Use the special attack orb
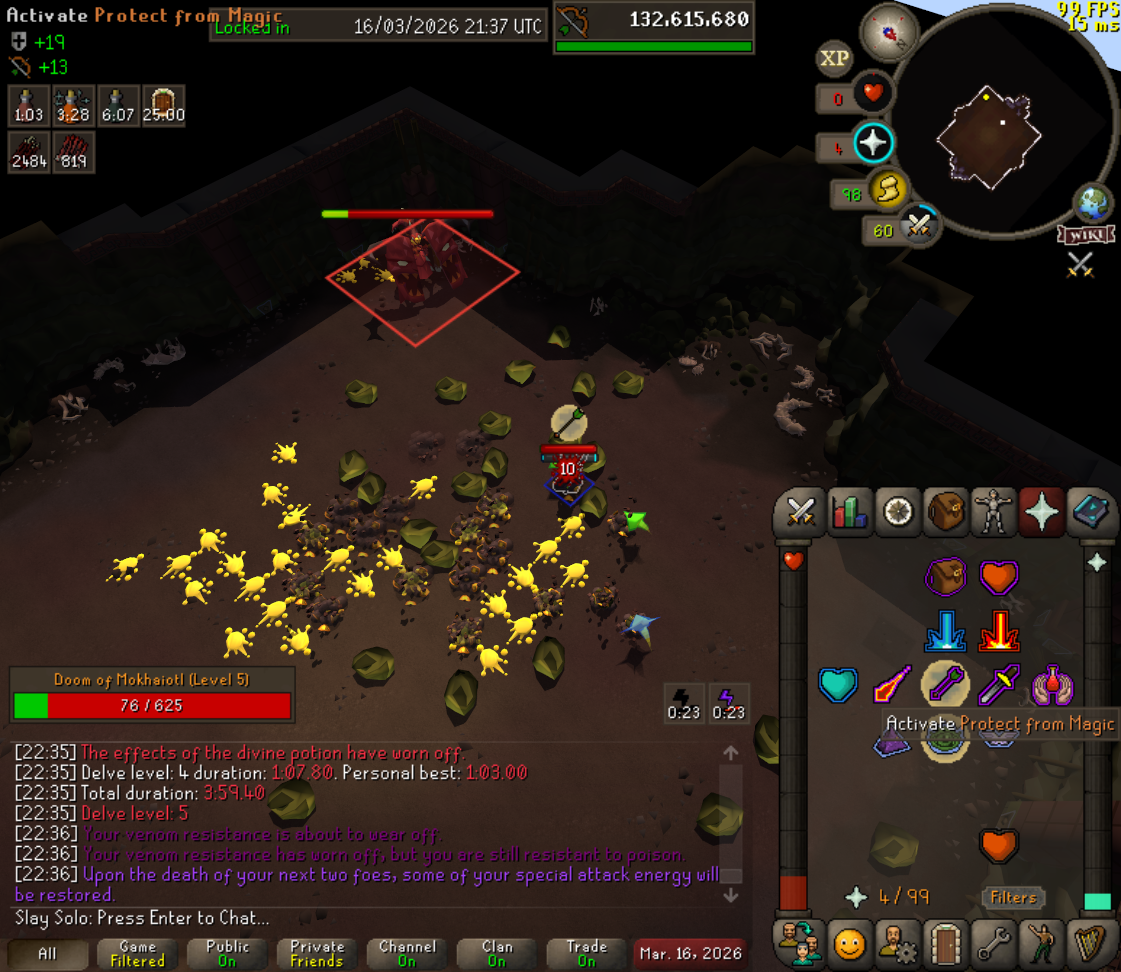This screenshot has height=972, width=1121. [x=918, y=227]
